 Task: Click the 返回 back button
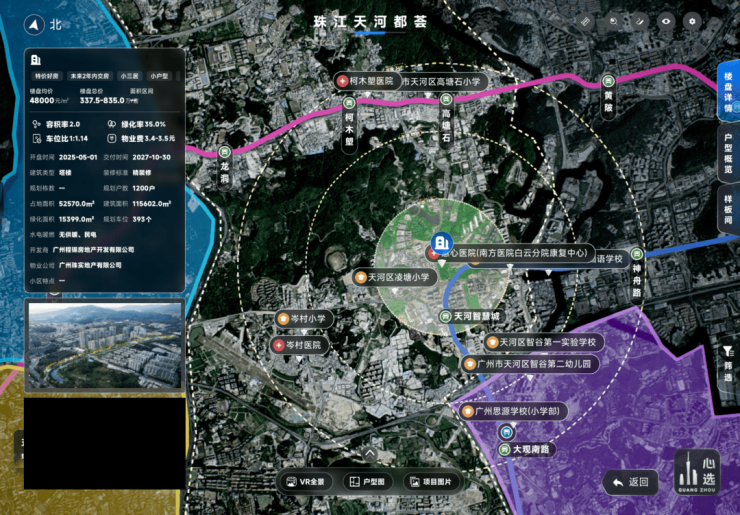point(630,483)
